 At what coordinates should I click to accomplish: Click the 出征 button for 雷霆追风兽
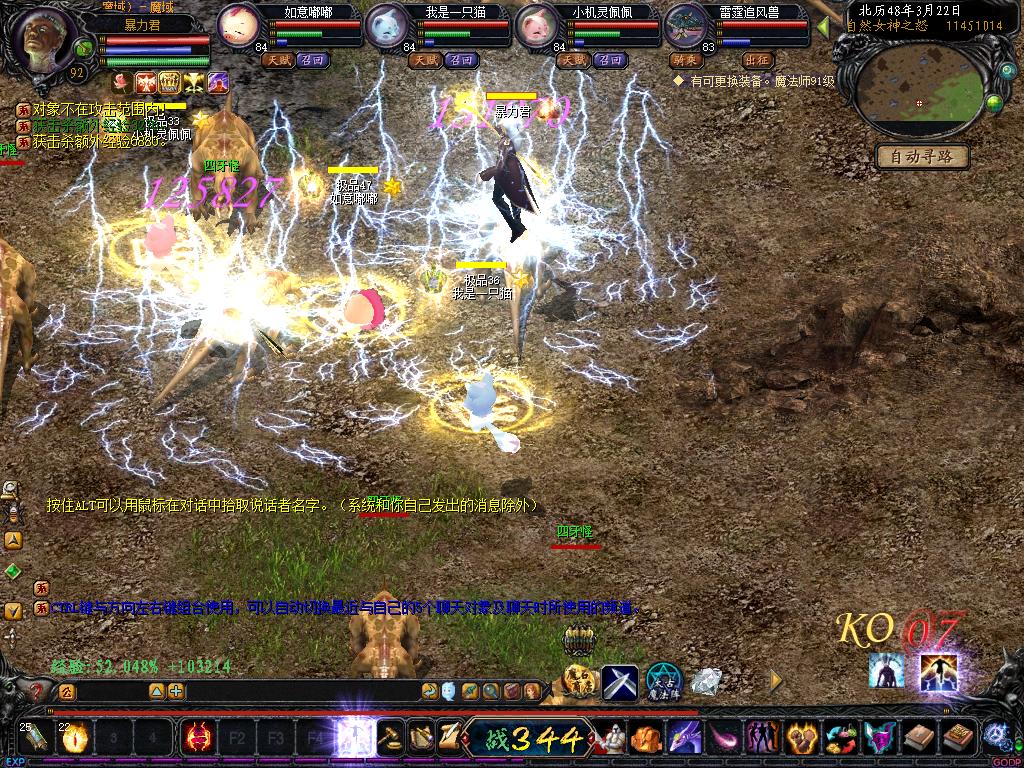click(758, 60)
